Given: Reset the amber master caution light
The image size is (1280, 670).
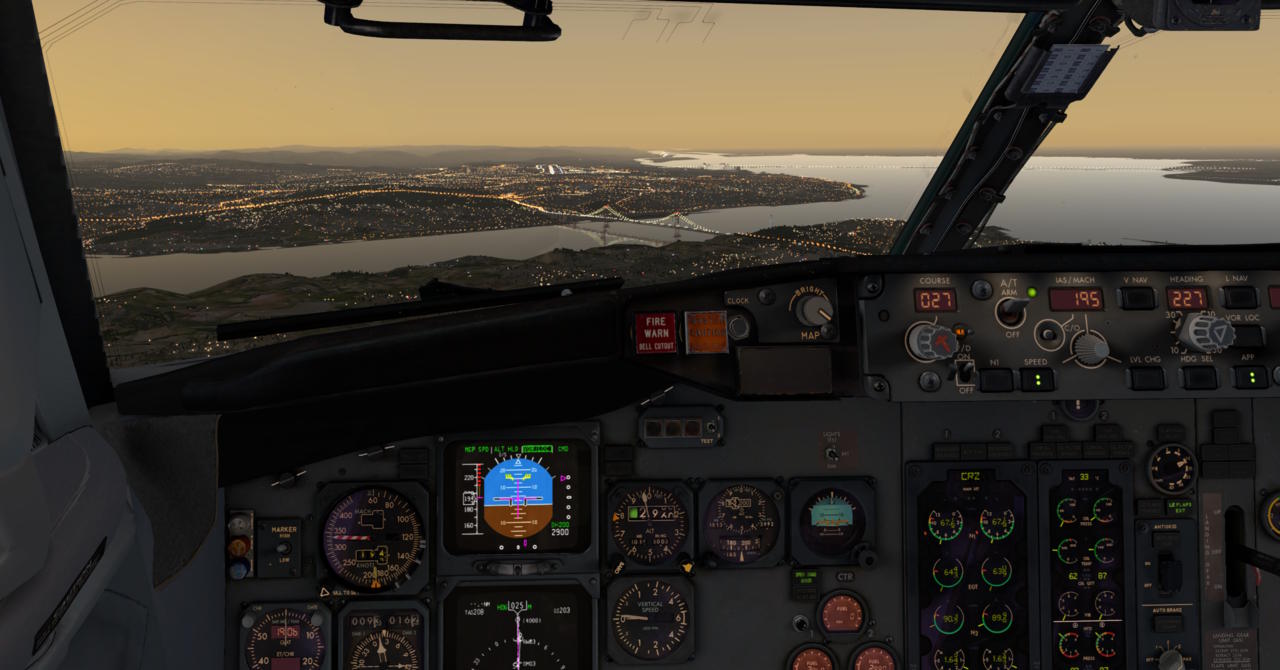Looking at the screenshot, I should (706, 331).
